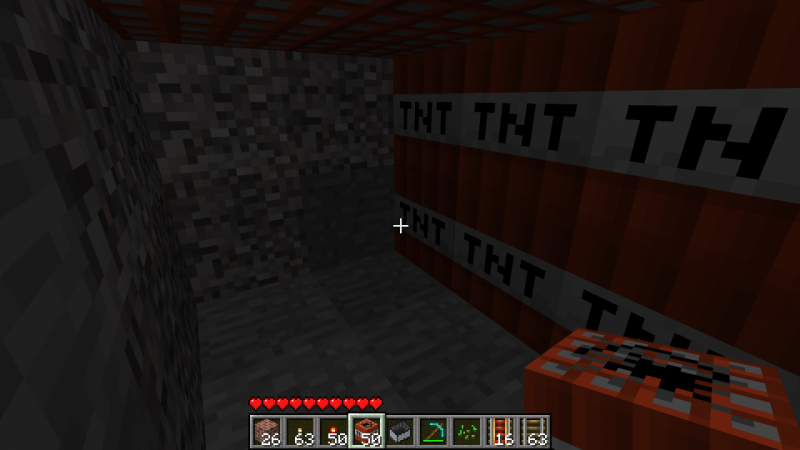
Task: Pick the green seeds hotbar slot
Action: [x=466, y=432]
